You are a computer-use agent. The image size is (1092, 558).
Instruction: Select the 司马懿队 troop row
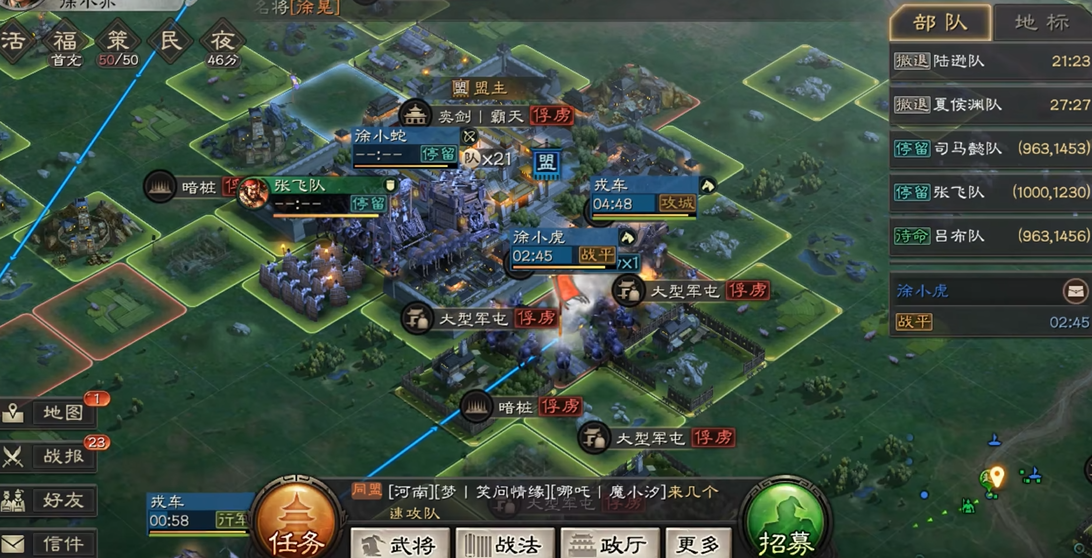pos(990,149)
